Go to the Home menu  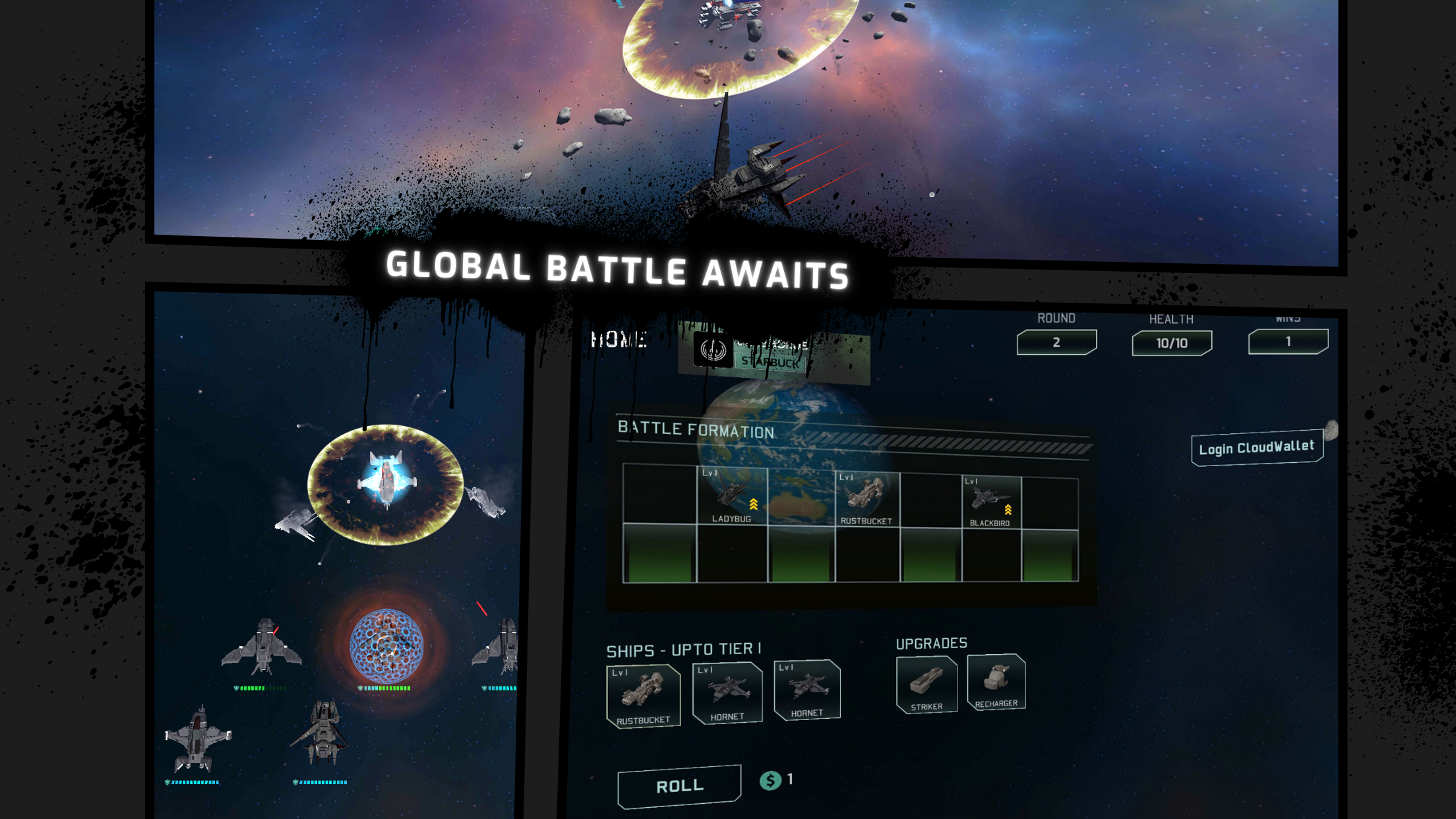tap(619, 340)
